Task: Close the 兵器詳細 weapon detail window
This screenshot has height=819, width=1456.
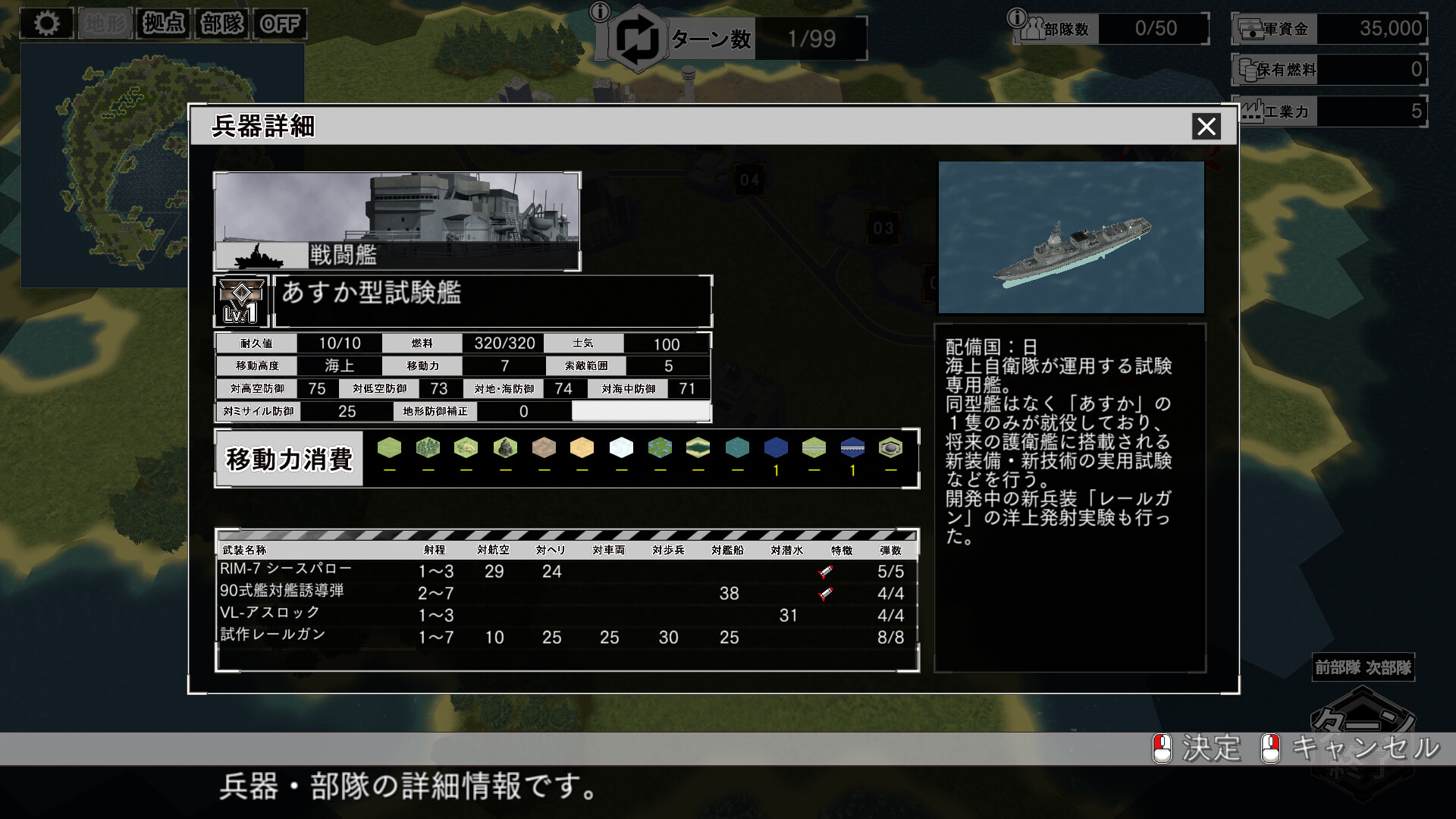Action: (x=1208, y=127)
